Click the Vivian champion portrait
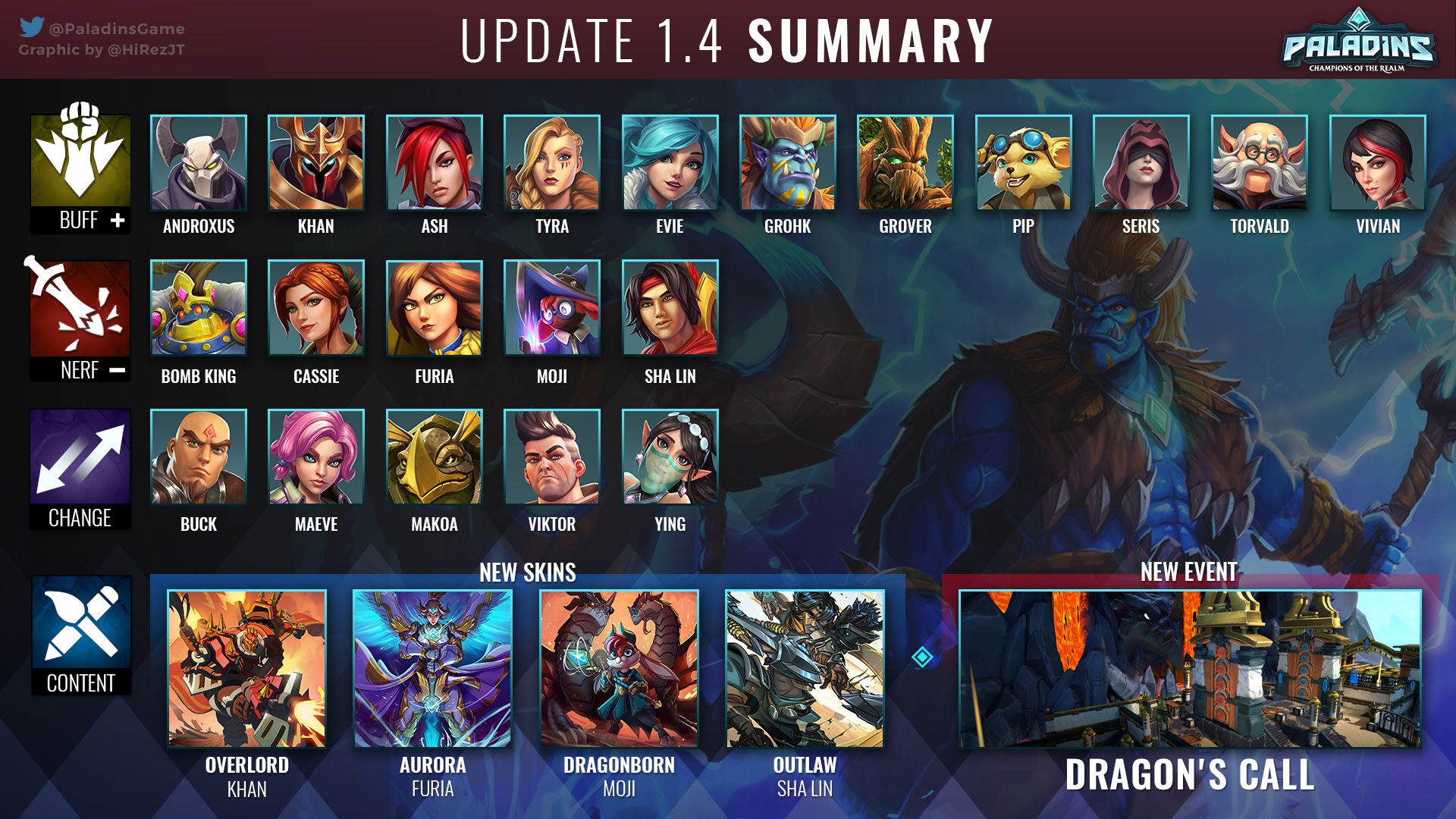Viewport: 1456px width, 819px height. pos(1377,162)
